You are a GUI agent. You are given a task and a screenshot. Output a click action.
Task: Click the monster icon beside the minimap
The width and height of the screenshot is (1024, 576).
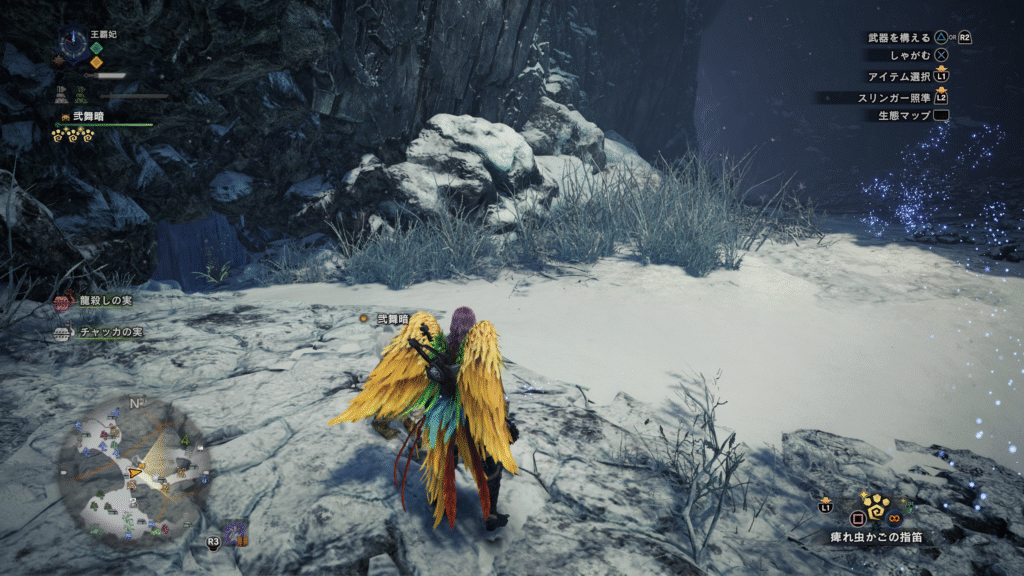[x=236, y=532]
